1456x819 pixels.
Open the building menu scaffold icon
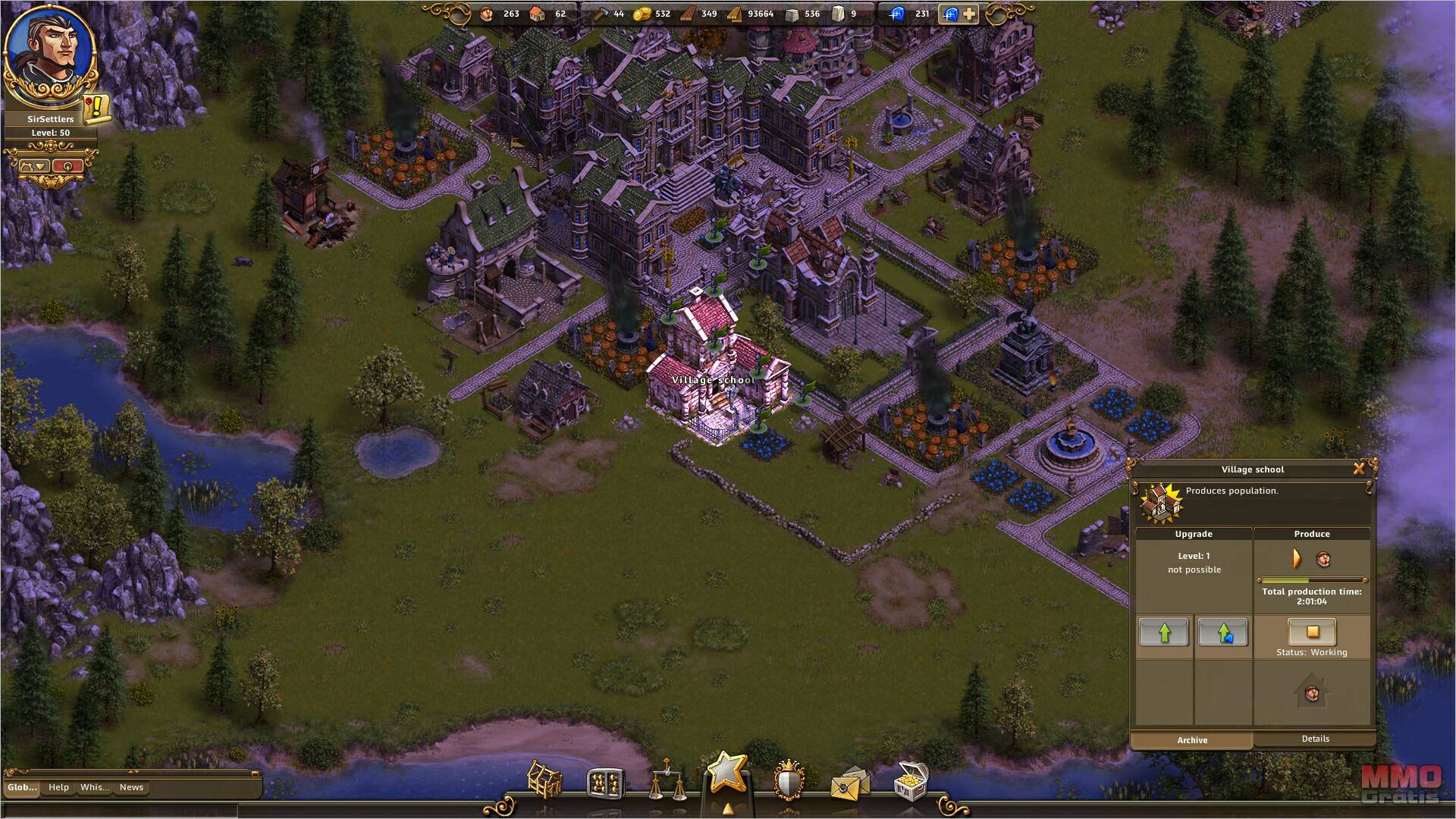click(x=544, y=780)
